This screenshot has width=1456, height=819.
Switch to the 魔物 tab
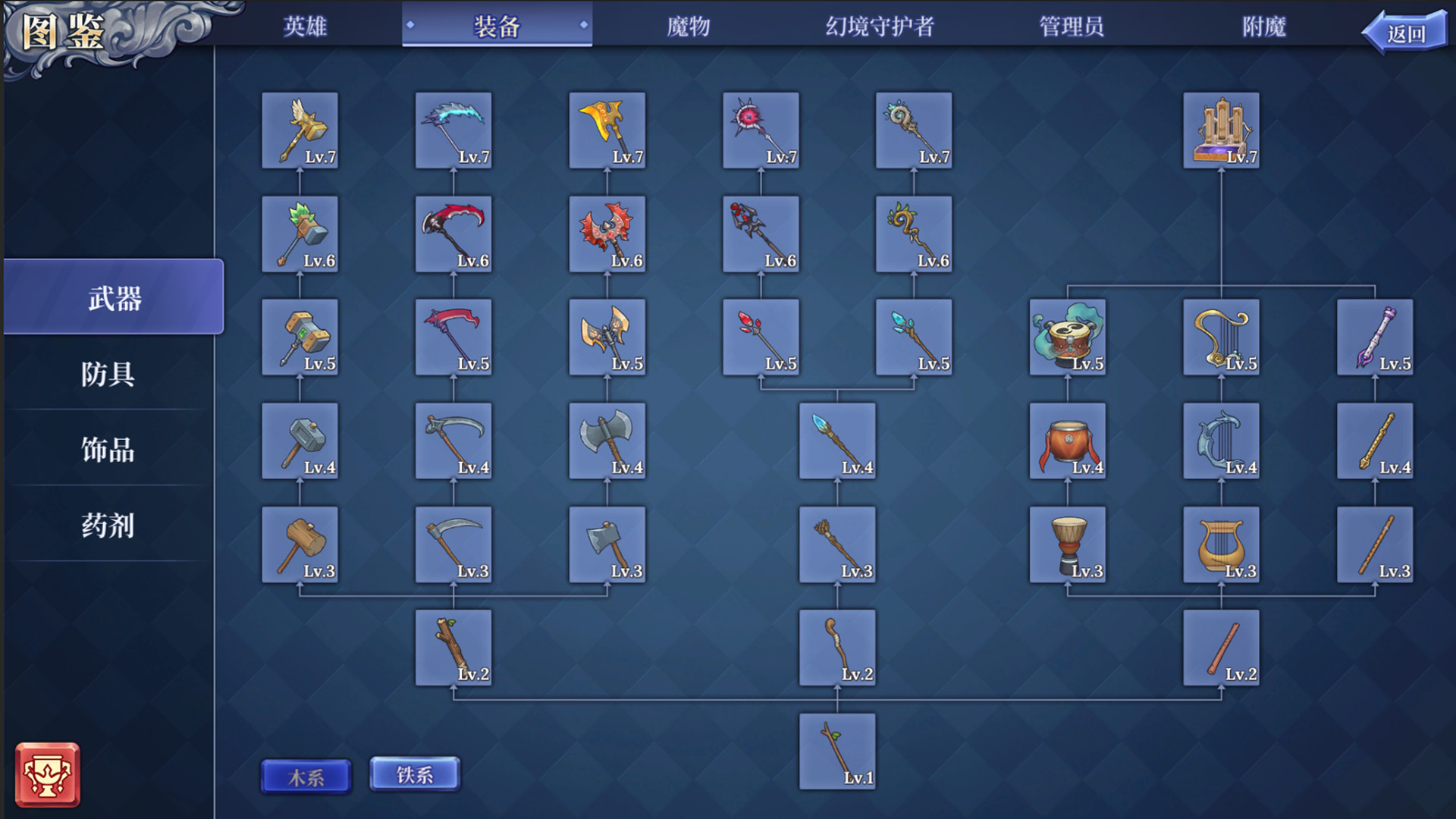click(686, 27)
